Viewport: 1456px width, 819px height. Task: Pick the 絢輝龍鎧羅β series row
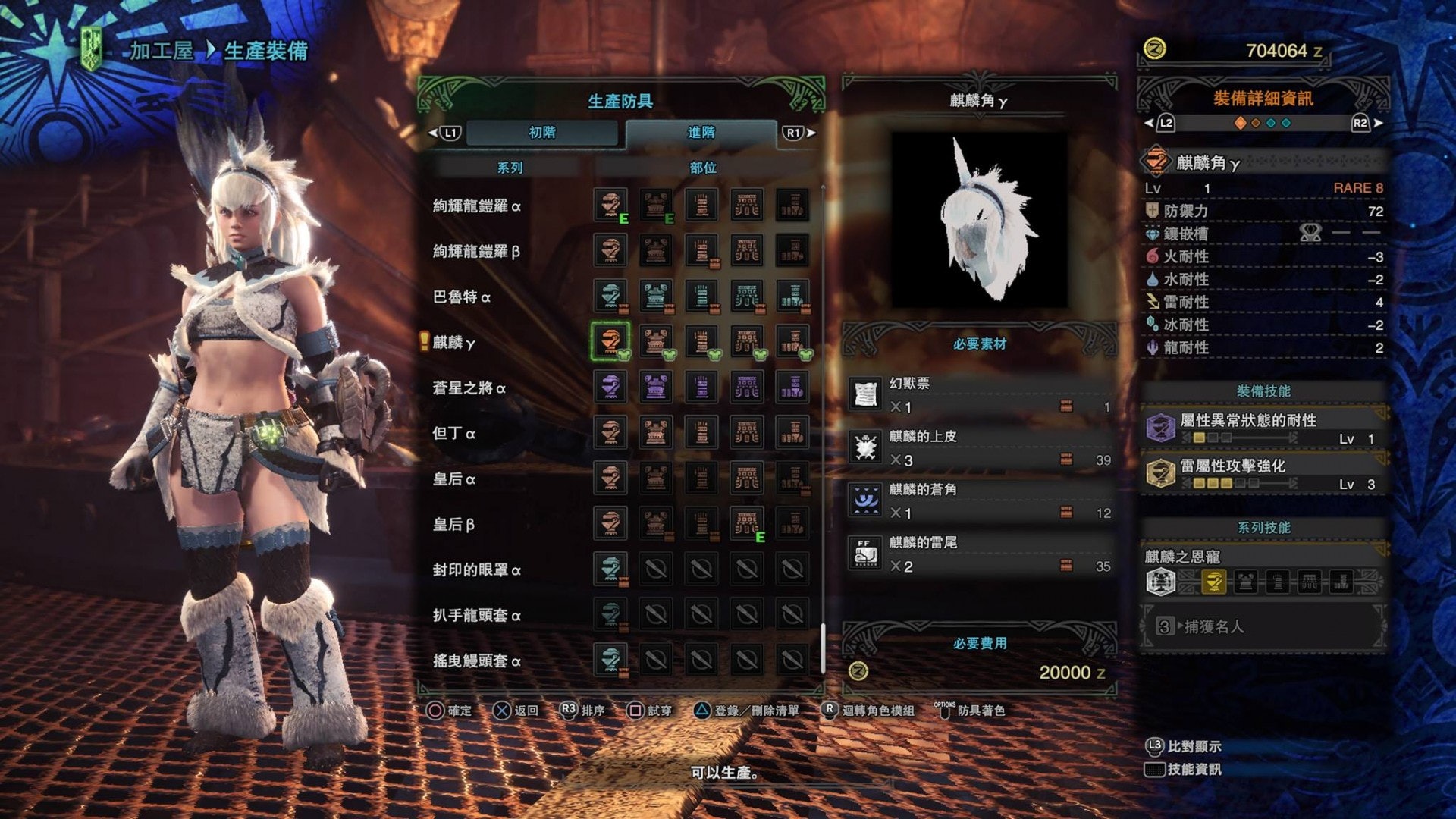(476, 252)
